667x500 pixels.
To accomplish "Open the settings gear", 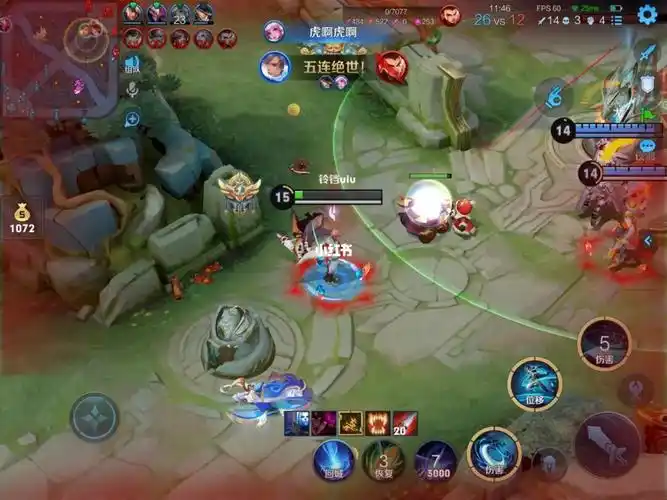I will point(647,13).
